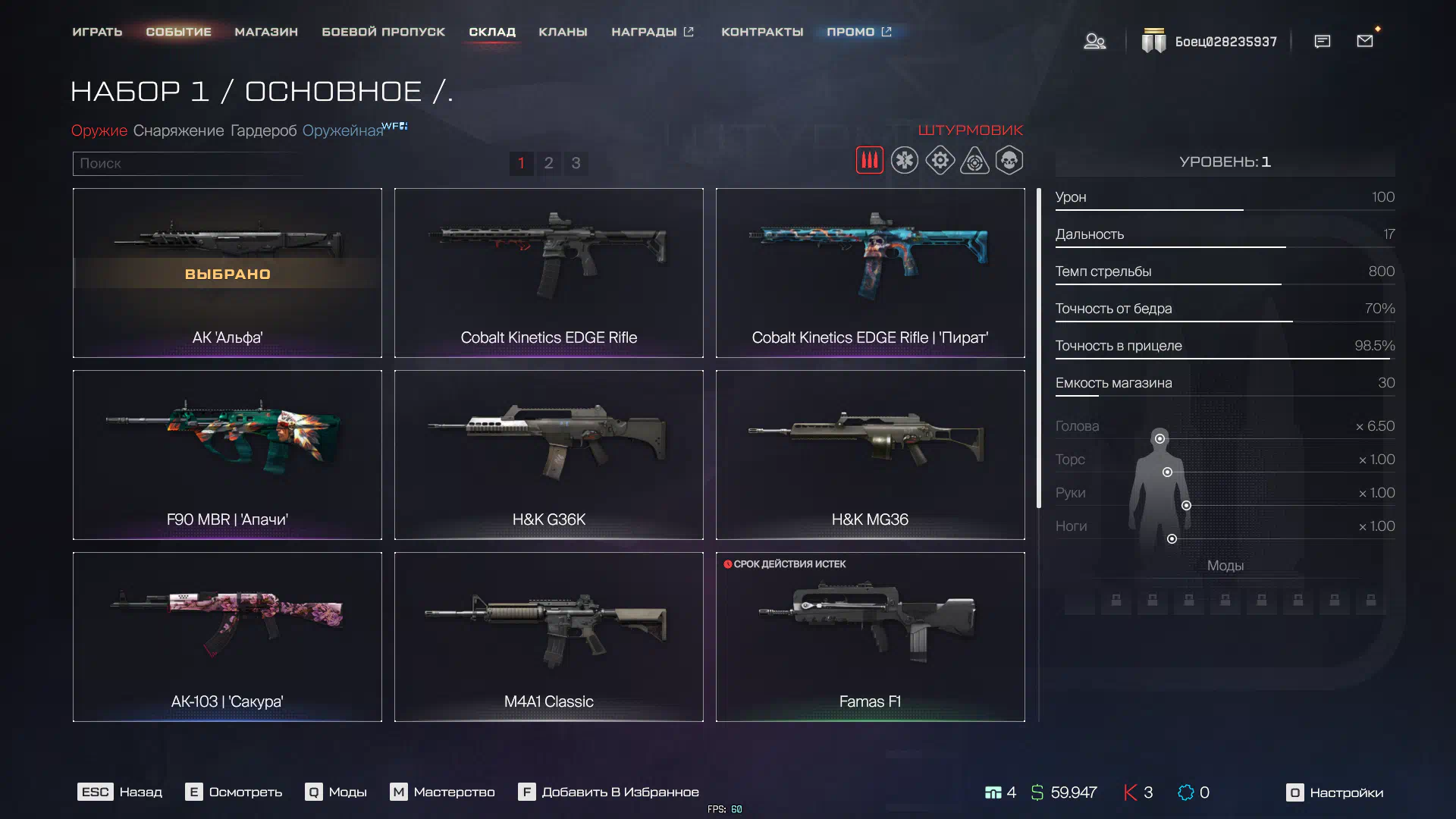This screenshot has width=1456, height=819.
Task: Choose the engineer gear class icon
Action: [x=940, y=161]
